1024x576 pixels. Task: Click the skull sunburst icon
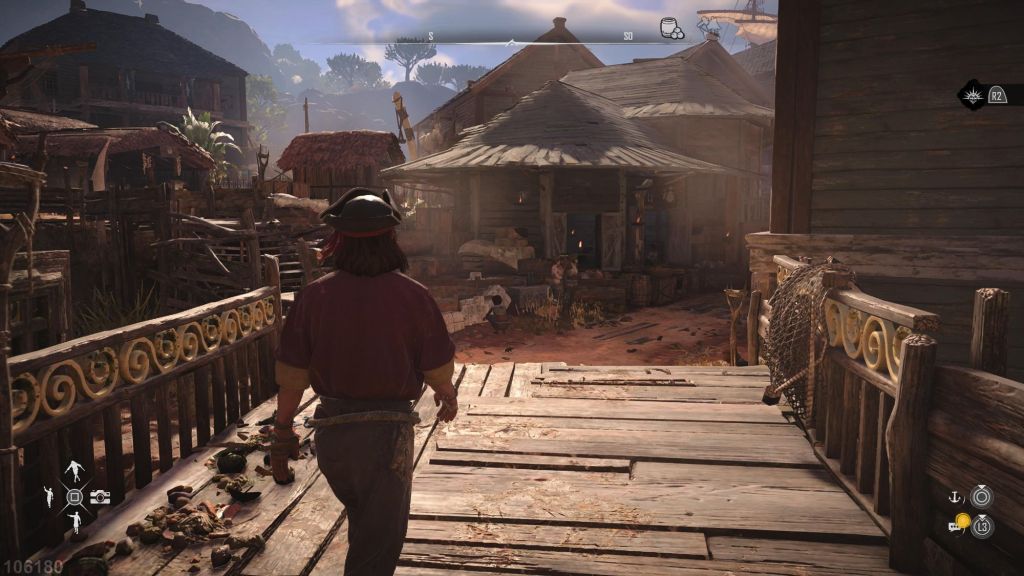(x=971, y=95)
